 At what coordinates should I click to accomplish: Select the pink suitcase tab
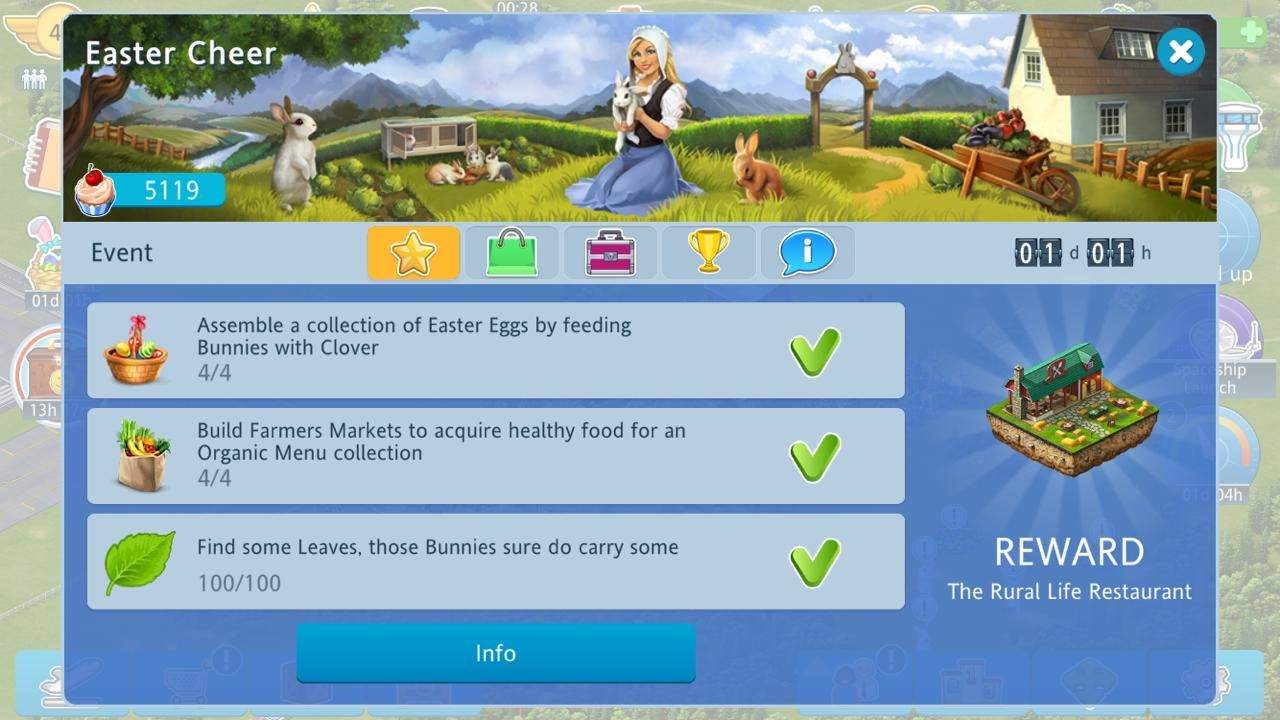(610, 252)
